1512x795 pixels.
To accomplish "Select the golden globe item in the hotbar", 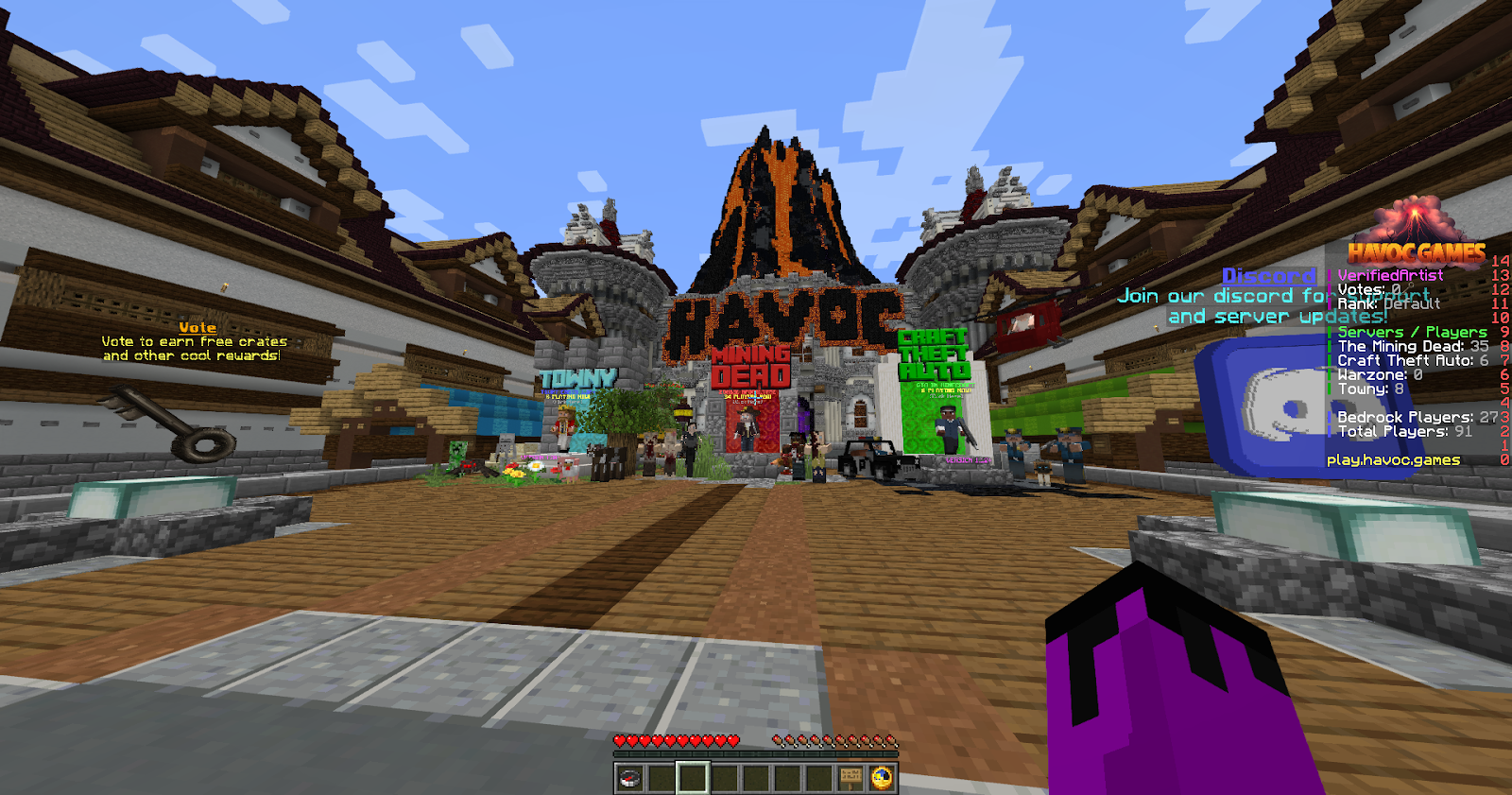I will pyautogui.click(x=882, y=778).
